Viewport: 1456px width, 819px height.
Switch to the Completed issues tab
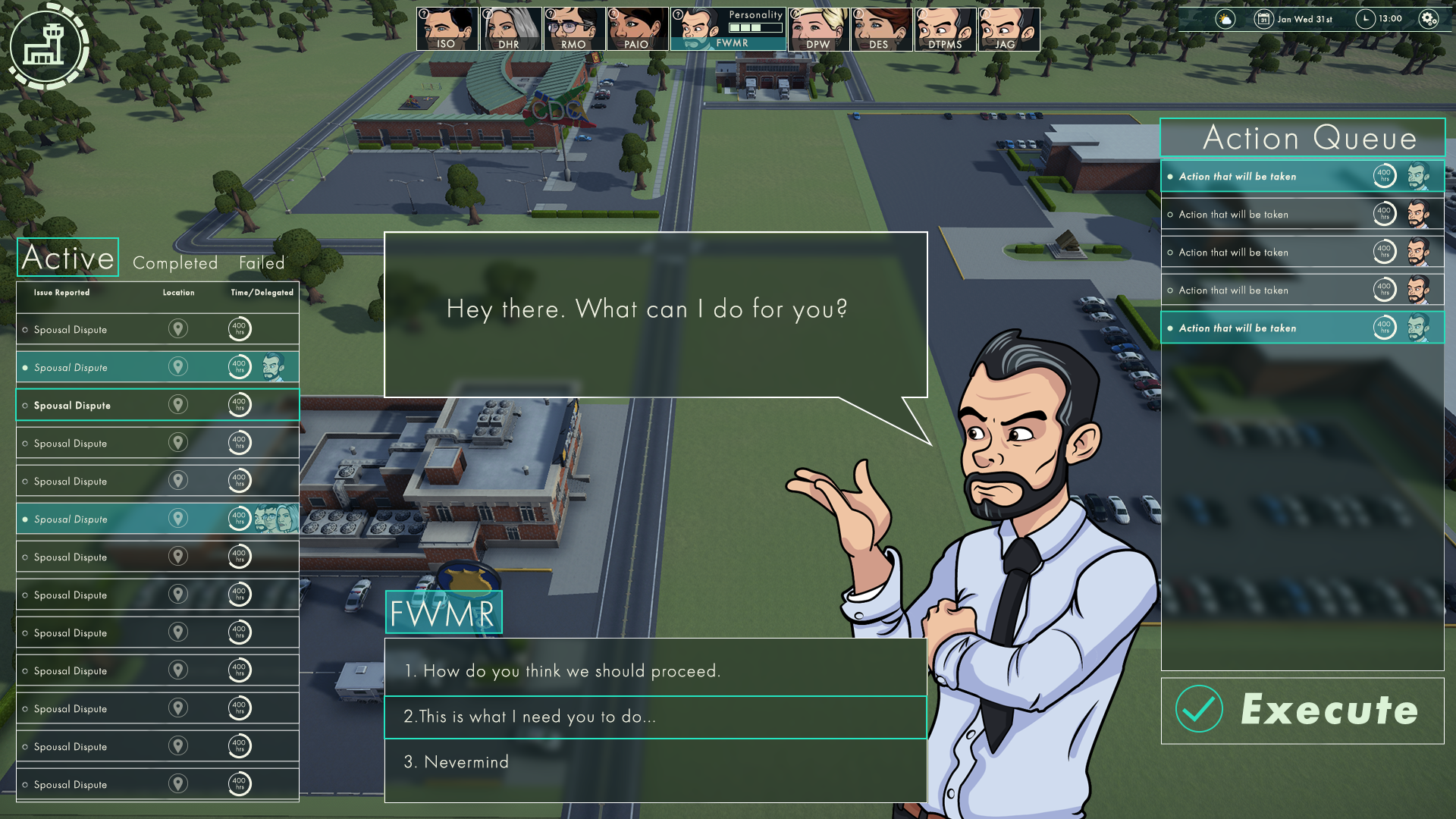(x=175, y=263)
